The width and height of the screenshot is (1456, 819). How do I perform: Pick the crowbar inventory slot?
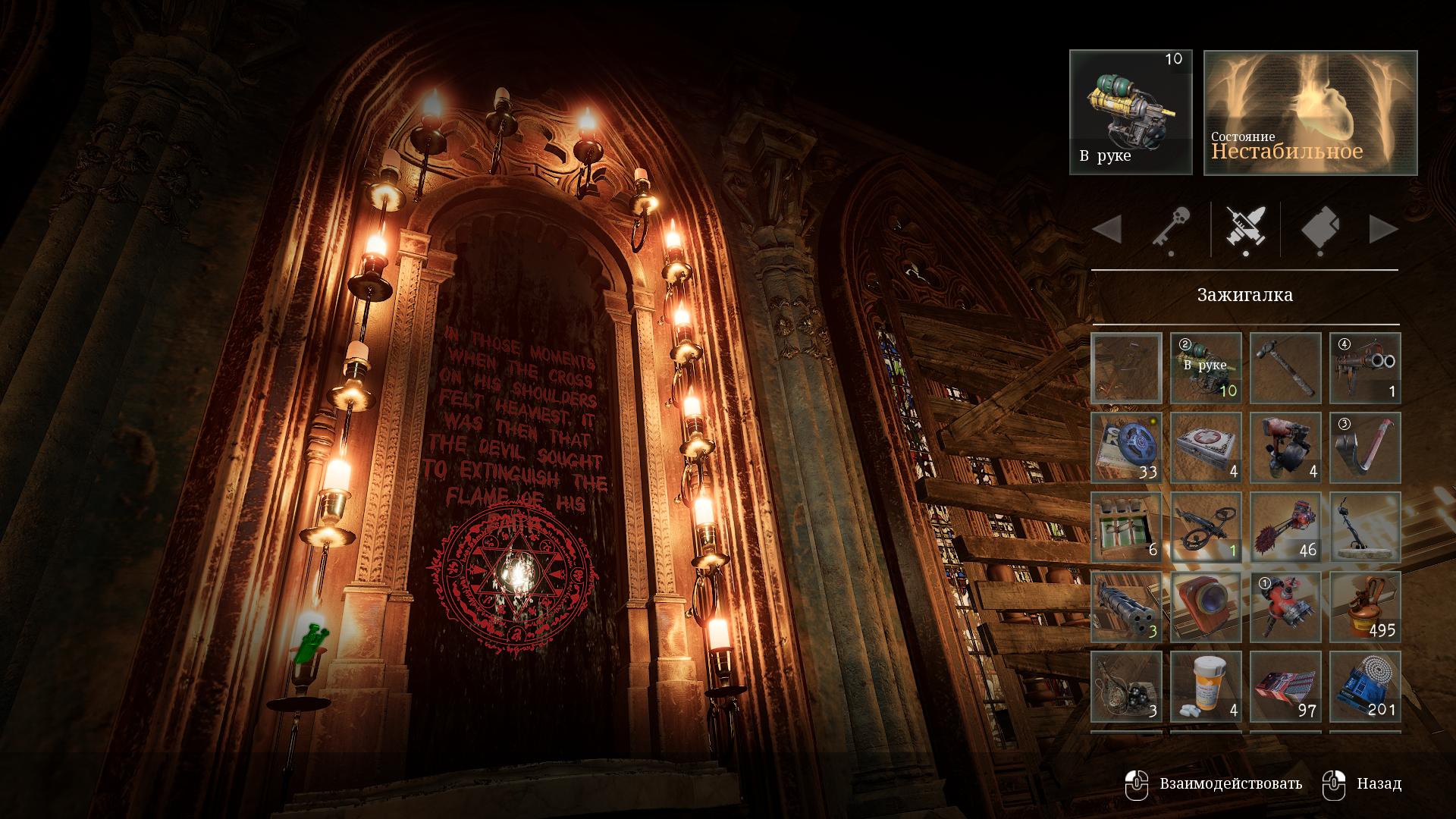pos(1365,447)
